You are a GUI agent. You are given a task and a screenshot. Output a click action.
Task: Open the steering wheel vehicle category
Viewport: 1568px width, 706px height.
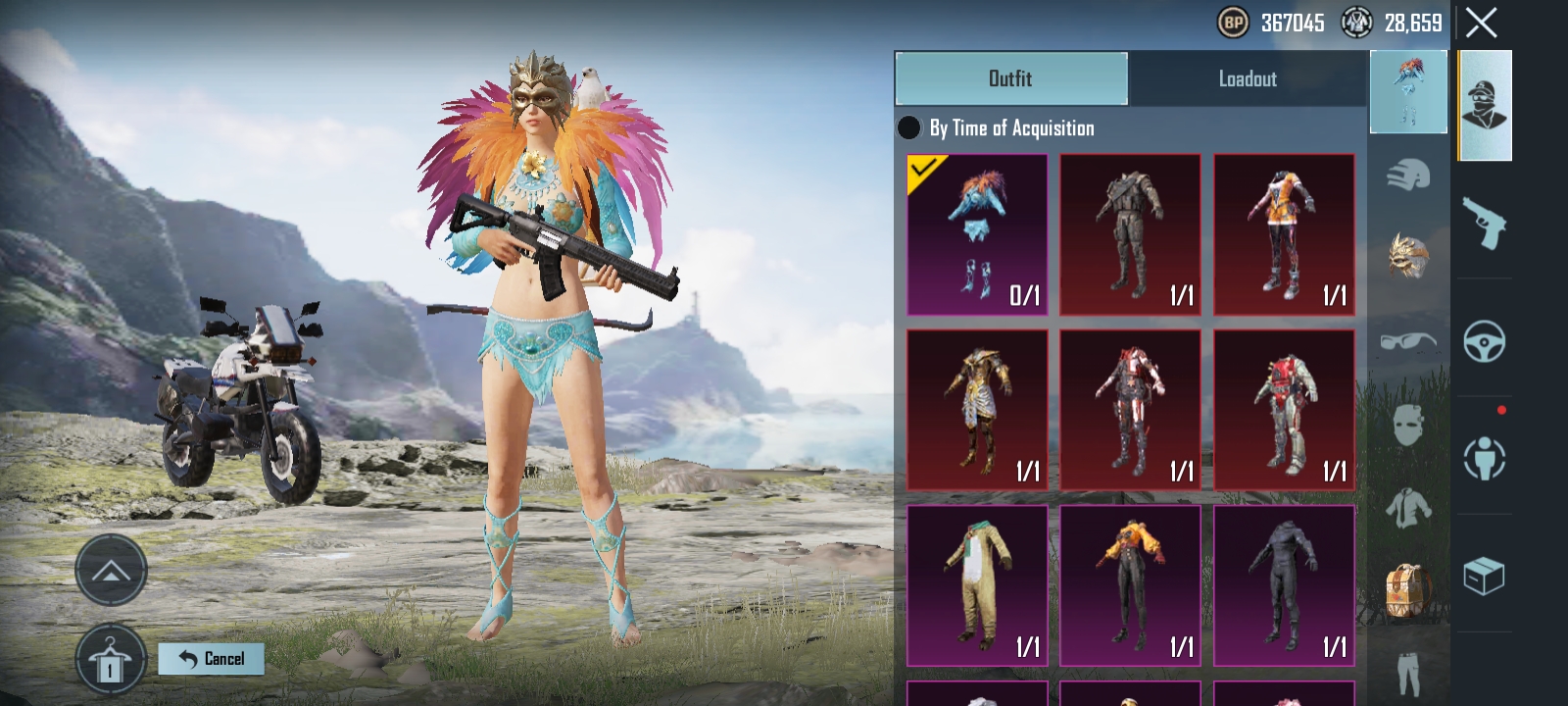point(1484,341)
